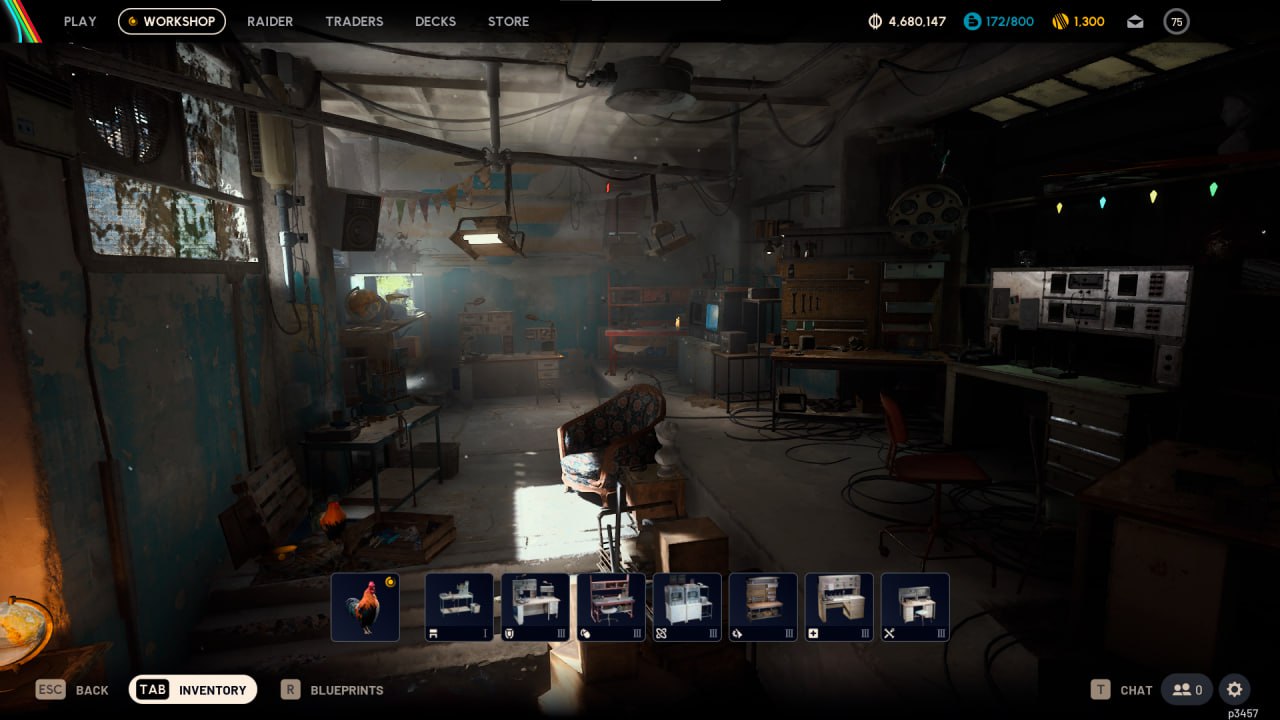Select the crossed tools station tile

pyautogui.click(x=915, y=606)
